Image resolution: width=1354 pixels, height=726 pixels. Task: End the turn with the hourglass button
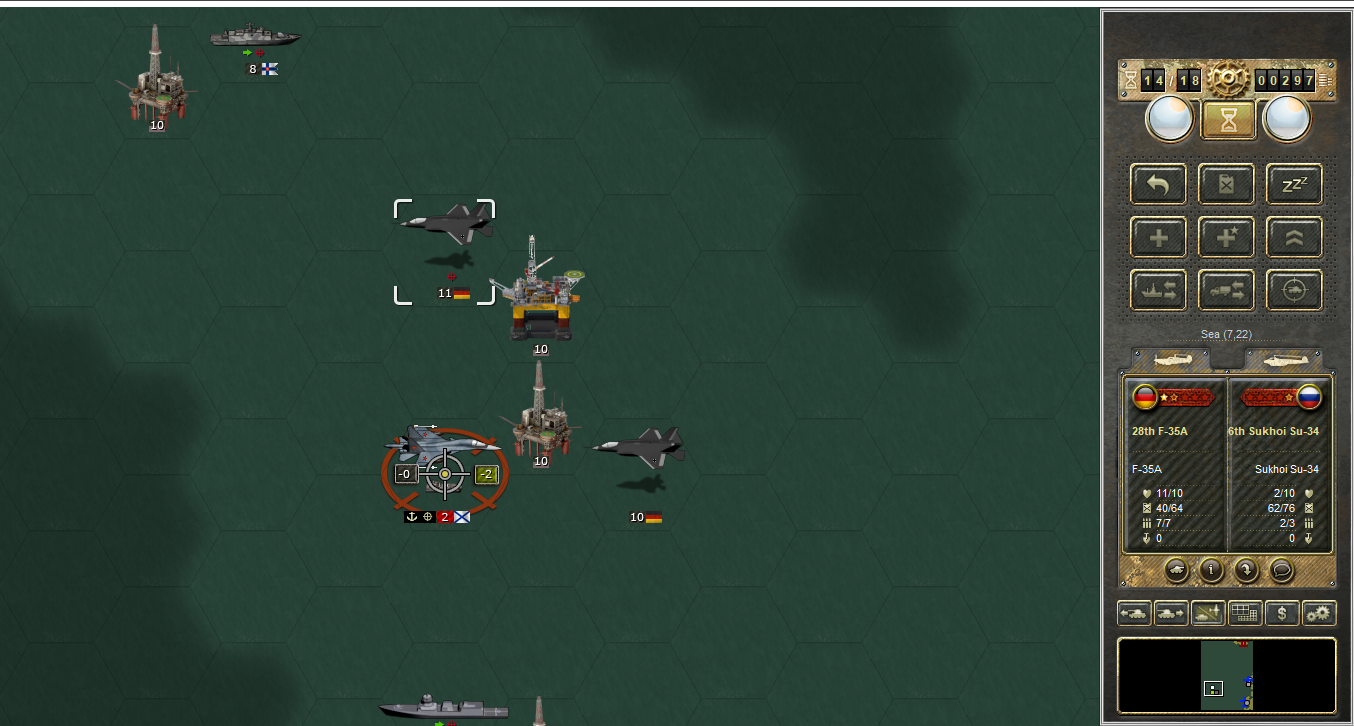click(1228, 120)
